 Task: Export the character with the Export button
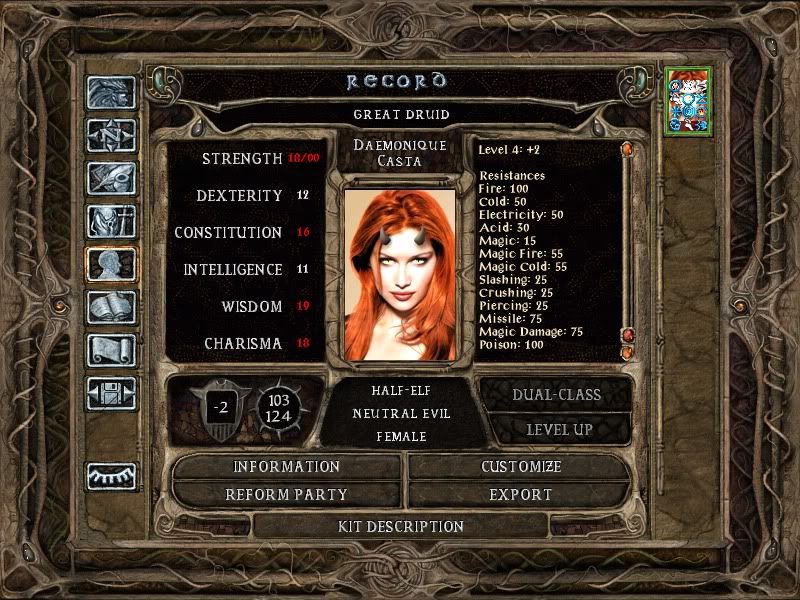[x=521, y=494]
